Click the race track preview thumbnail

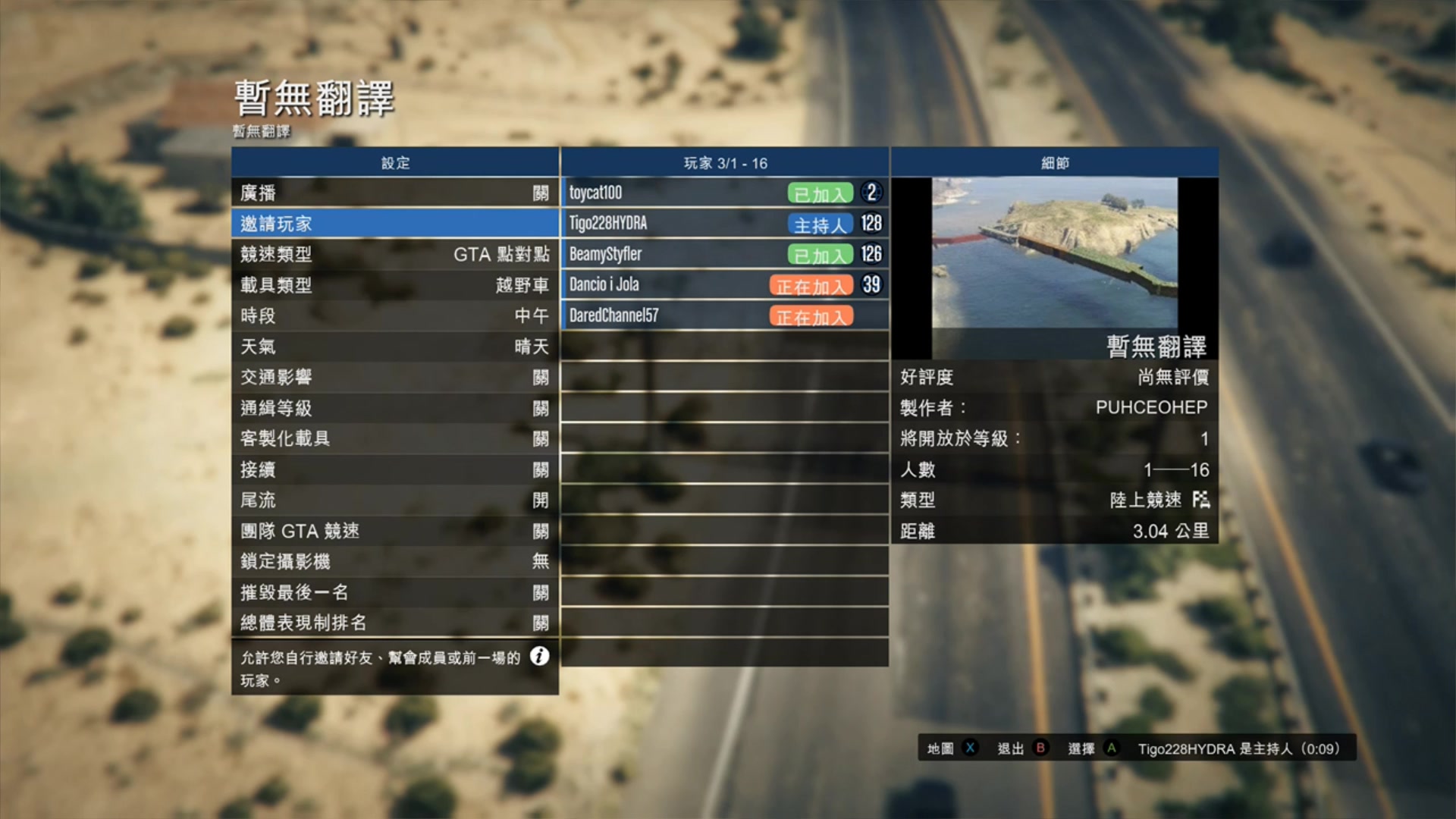(x=1054, y=253)
